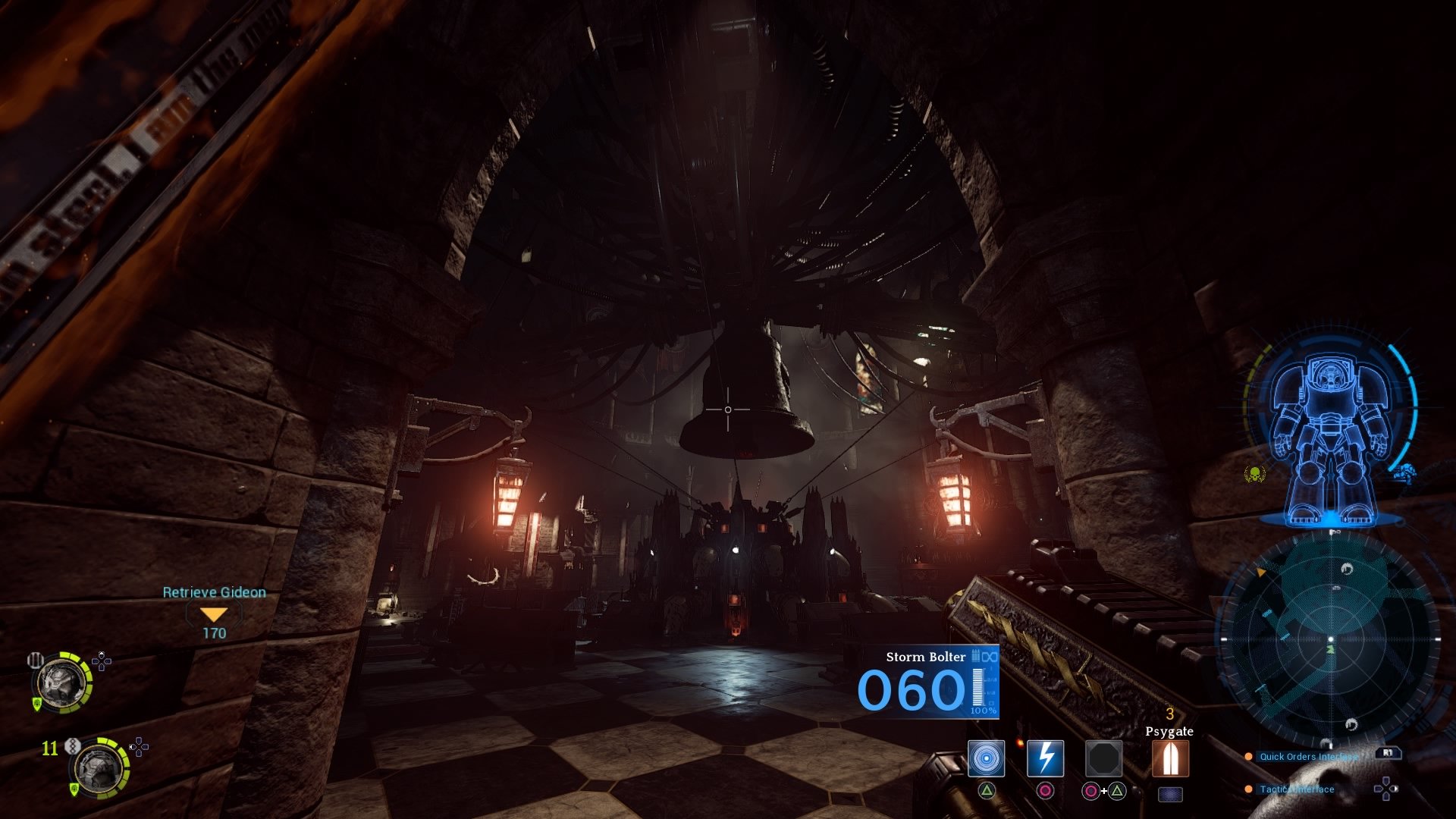Toggle the orange dot beside Tactics Interface

click(1248, 789)
